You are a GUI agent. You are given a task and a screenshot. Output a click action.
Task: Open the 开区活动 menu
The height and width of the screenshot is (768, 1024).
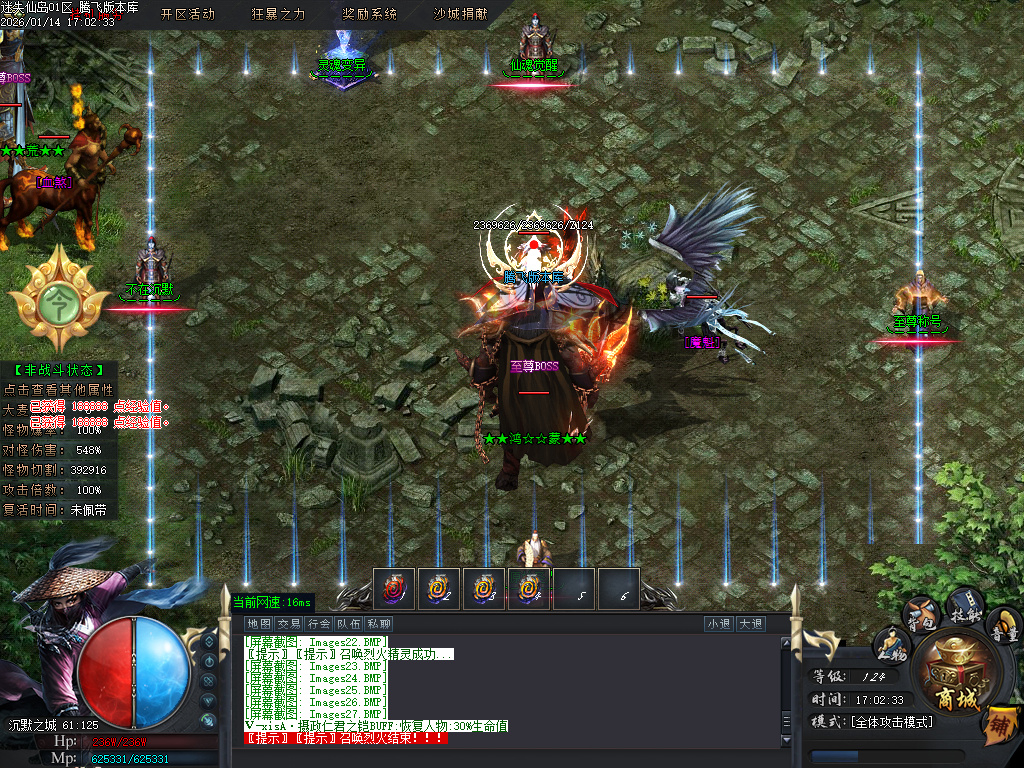click(x=187, y=14)
